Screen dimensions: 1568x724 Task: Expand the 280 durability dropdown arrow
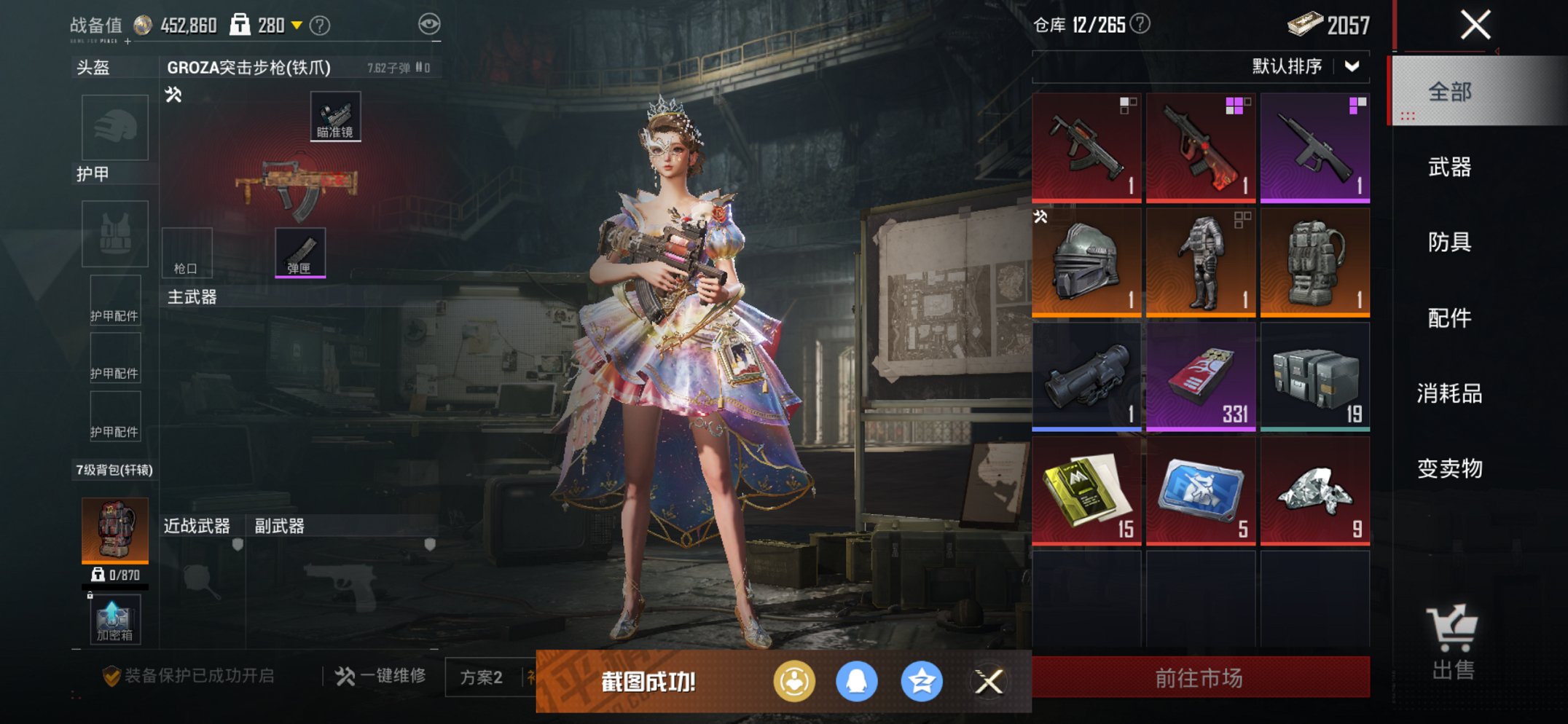click(295, 25)
